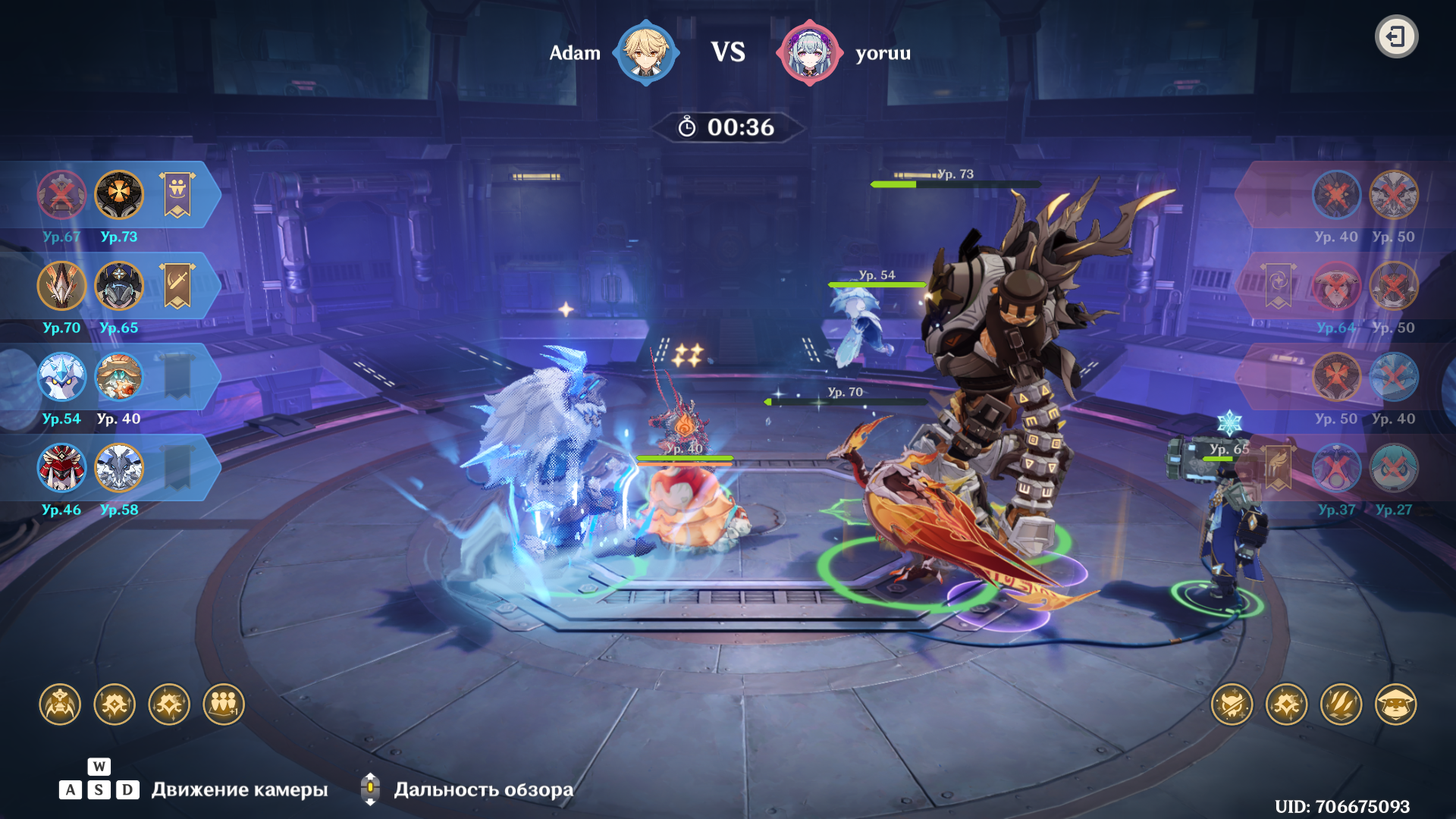This screenshot has width=1456, height=819.
Task: View the claw-marks buff icon
Action: [1341, 704]
